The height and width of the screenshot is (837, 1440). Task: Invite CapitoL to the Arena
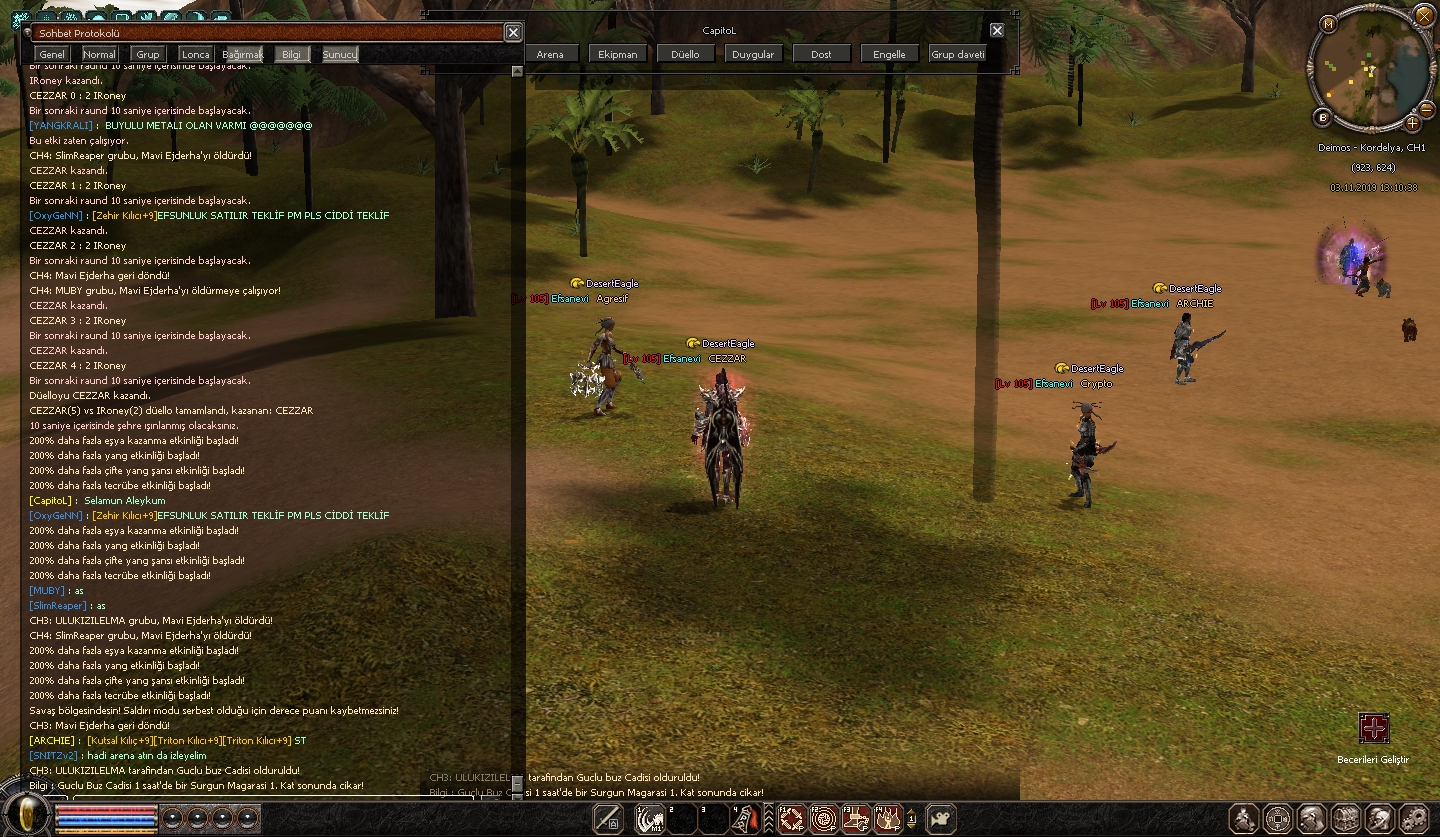550,54
